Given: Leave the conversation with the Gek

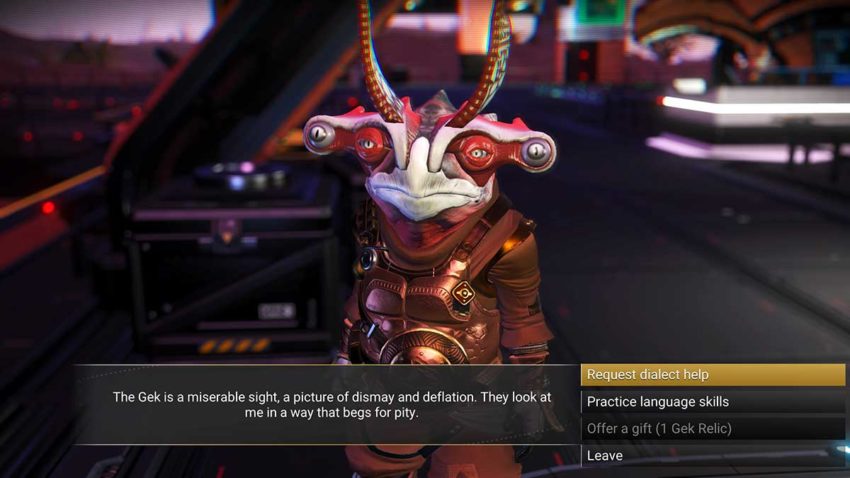Looking at the screenshot, I should (712, 456).
